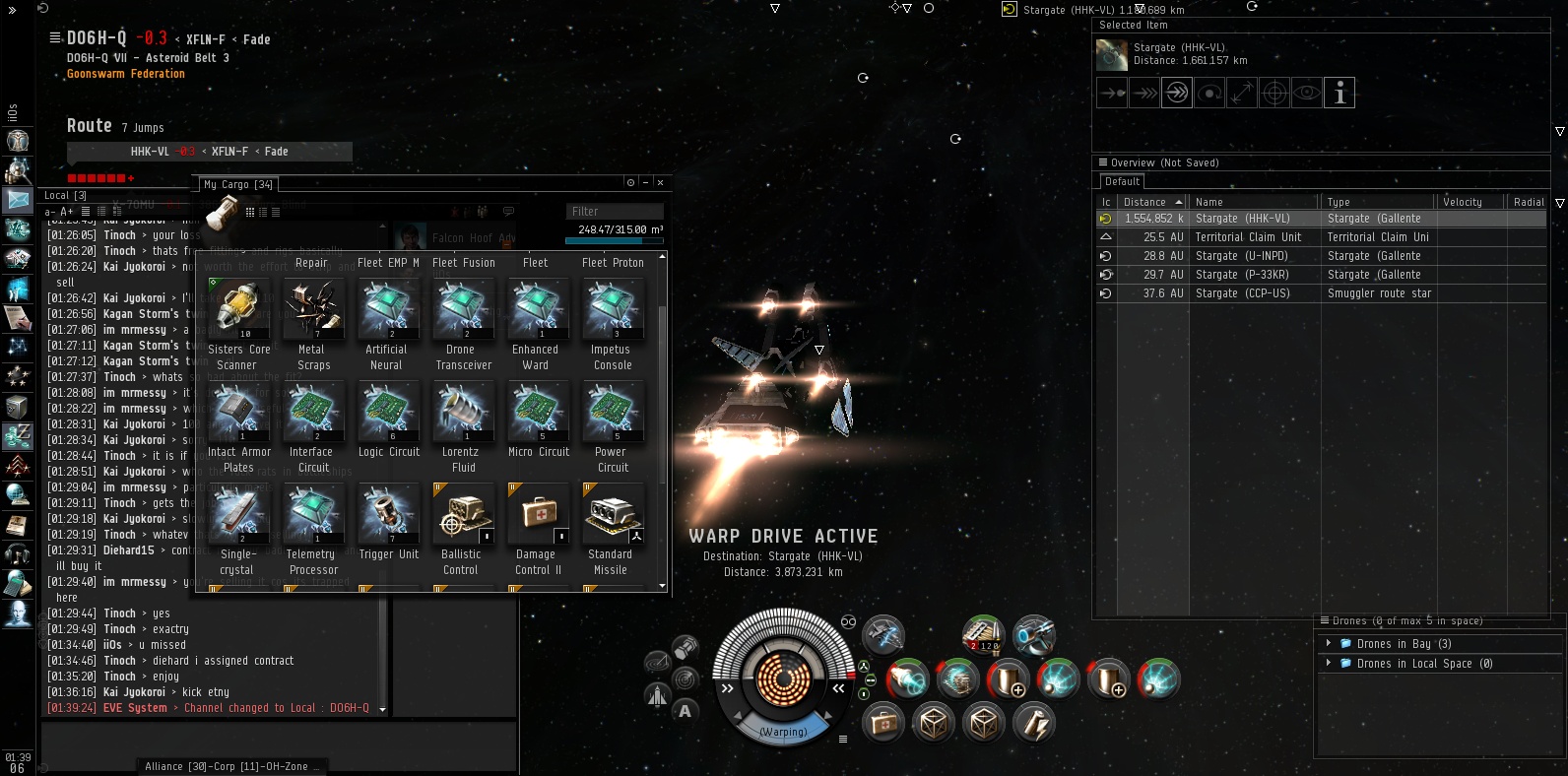Screen dimensions: 1568x776
Task: Choose the Standard Missile launcher item
Action: 612,514
